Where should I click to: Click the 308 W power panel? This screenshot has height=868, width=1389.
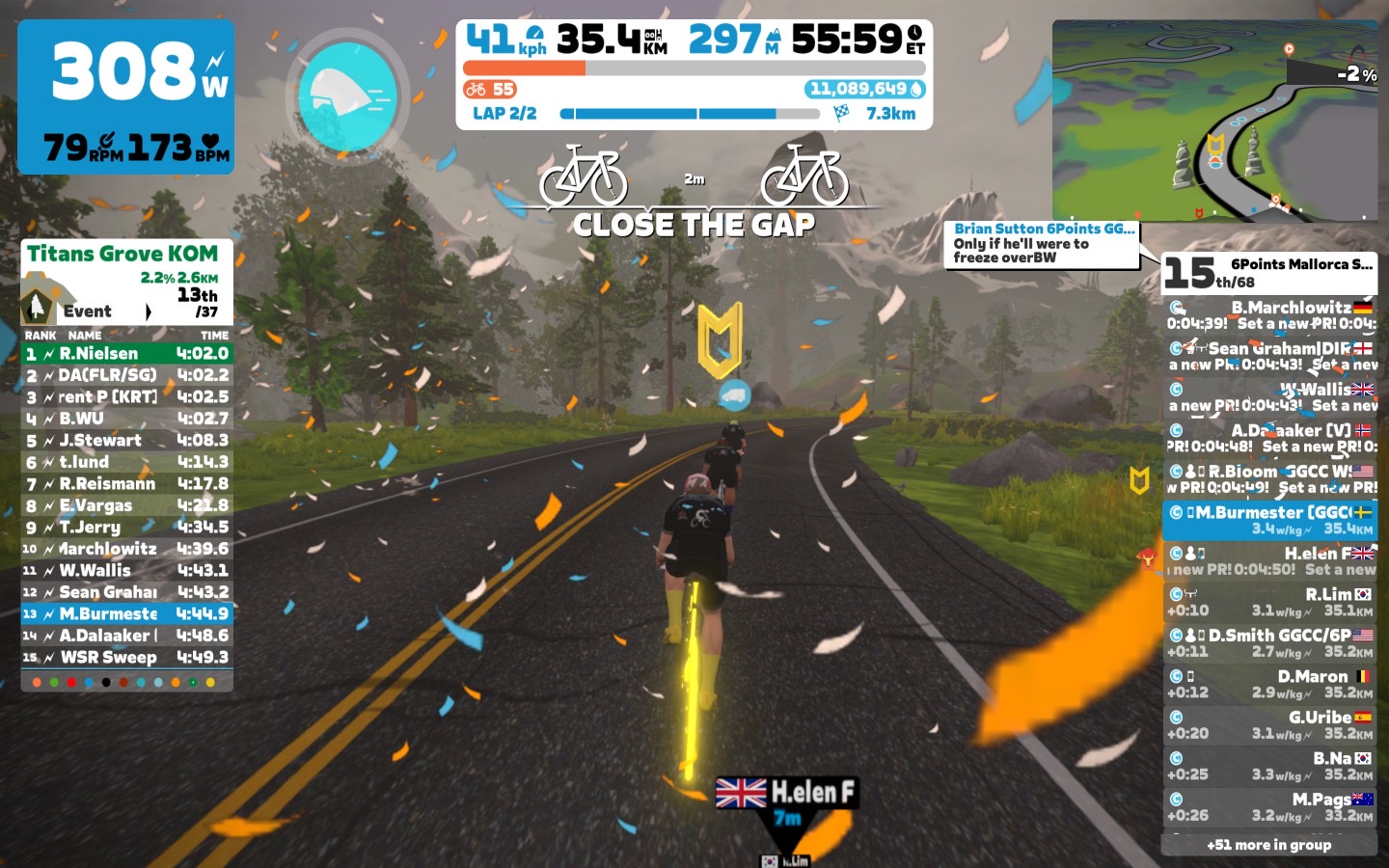pyautogui.click(x=125, y=96)
